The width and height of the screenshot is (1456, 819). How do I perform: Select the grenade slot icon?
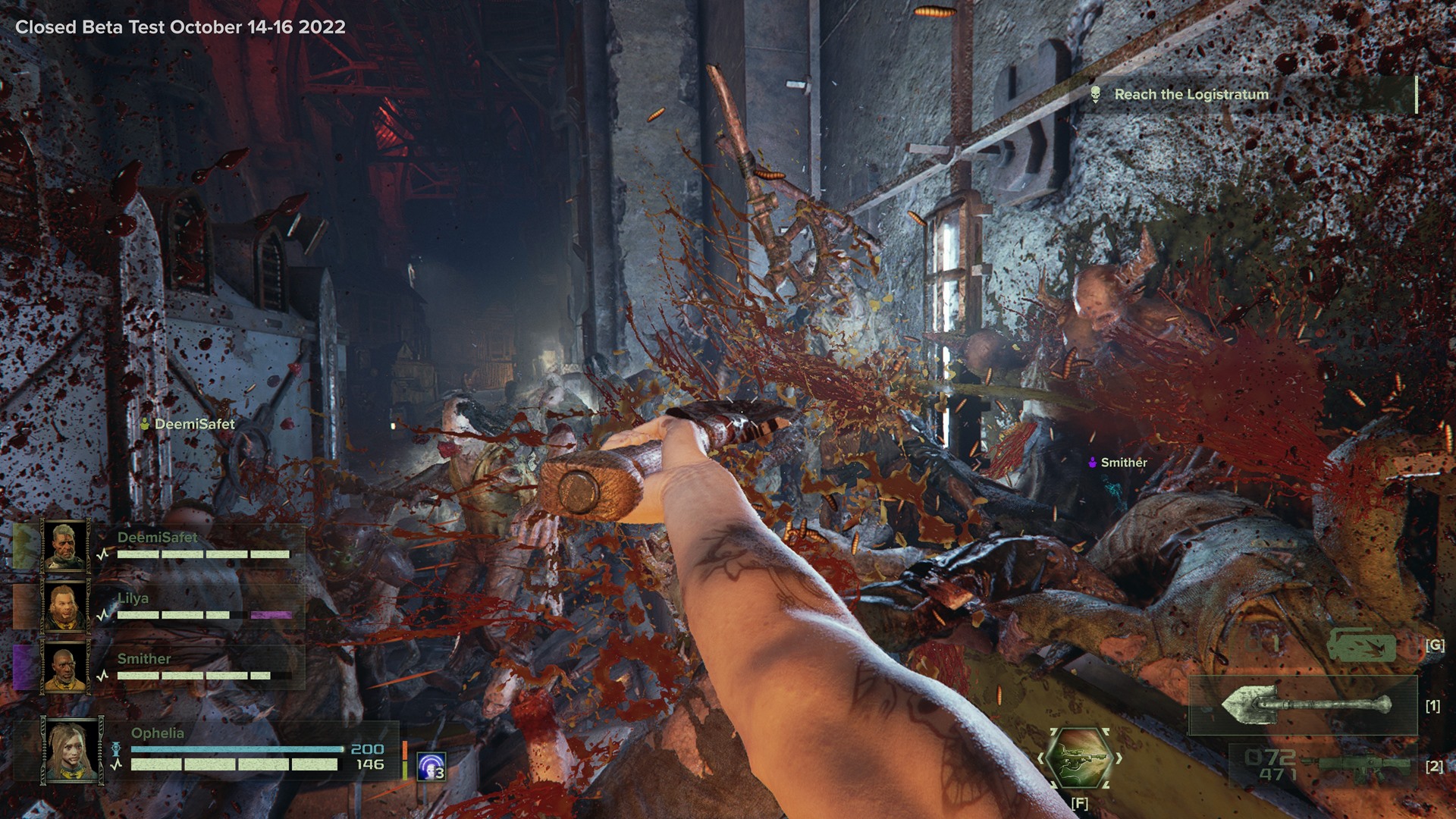(x=1361, y=645)
